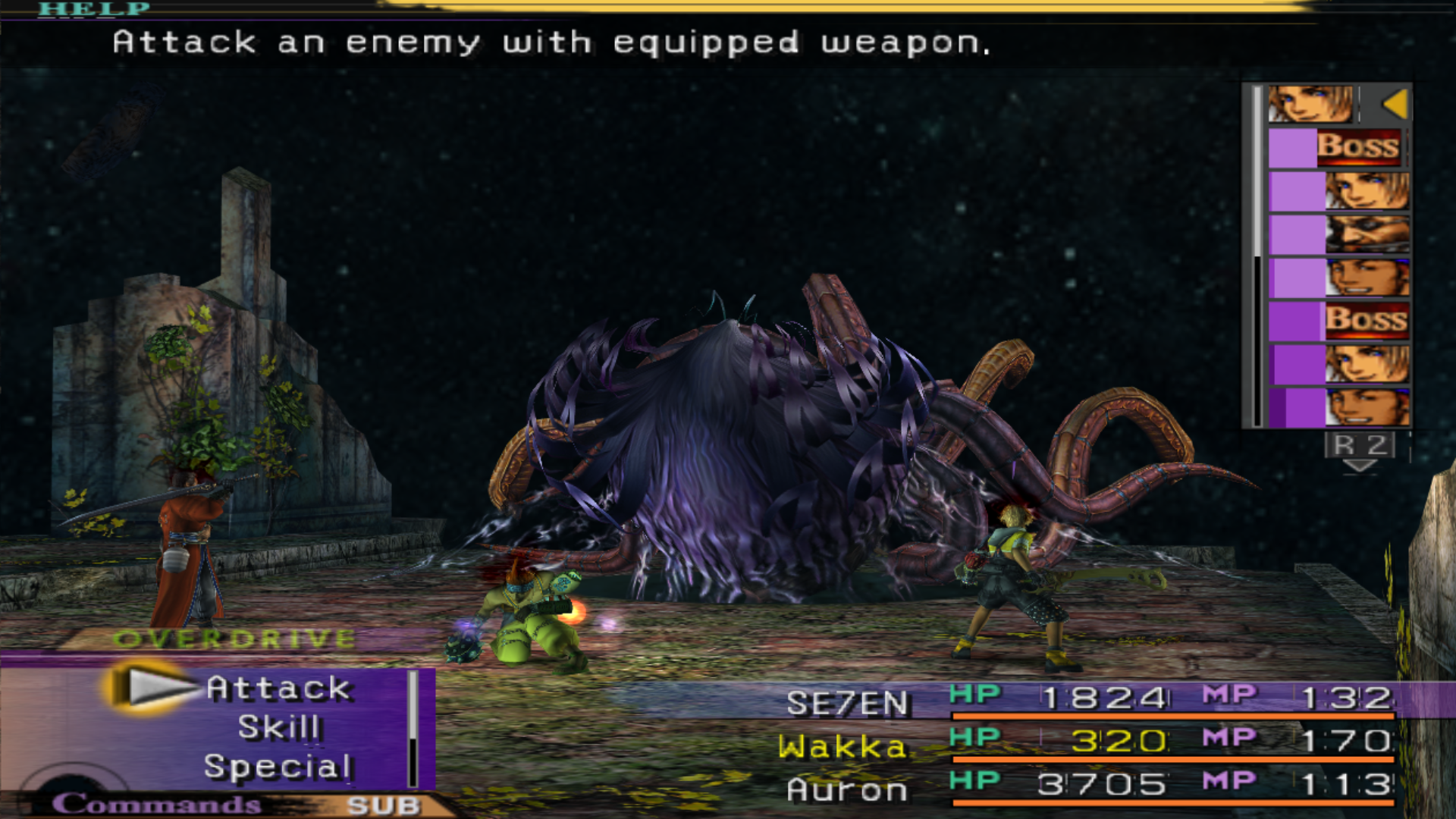Click the command menu scrollbar
Viewport: 1456px width, 819px height.
[x=413, y=729]
